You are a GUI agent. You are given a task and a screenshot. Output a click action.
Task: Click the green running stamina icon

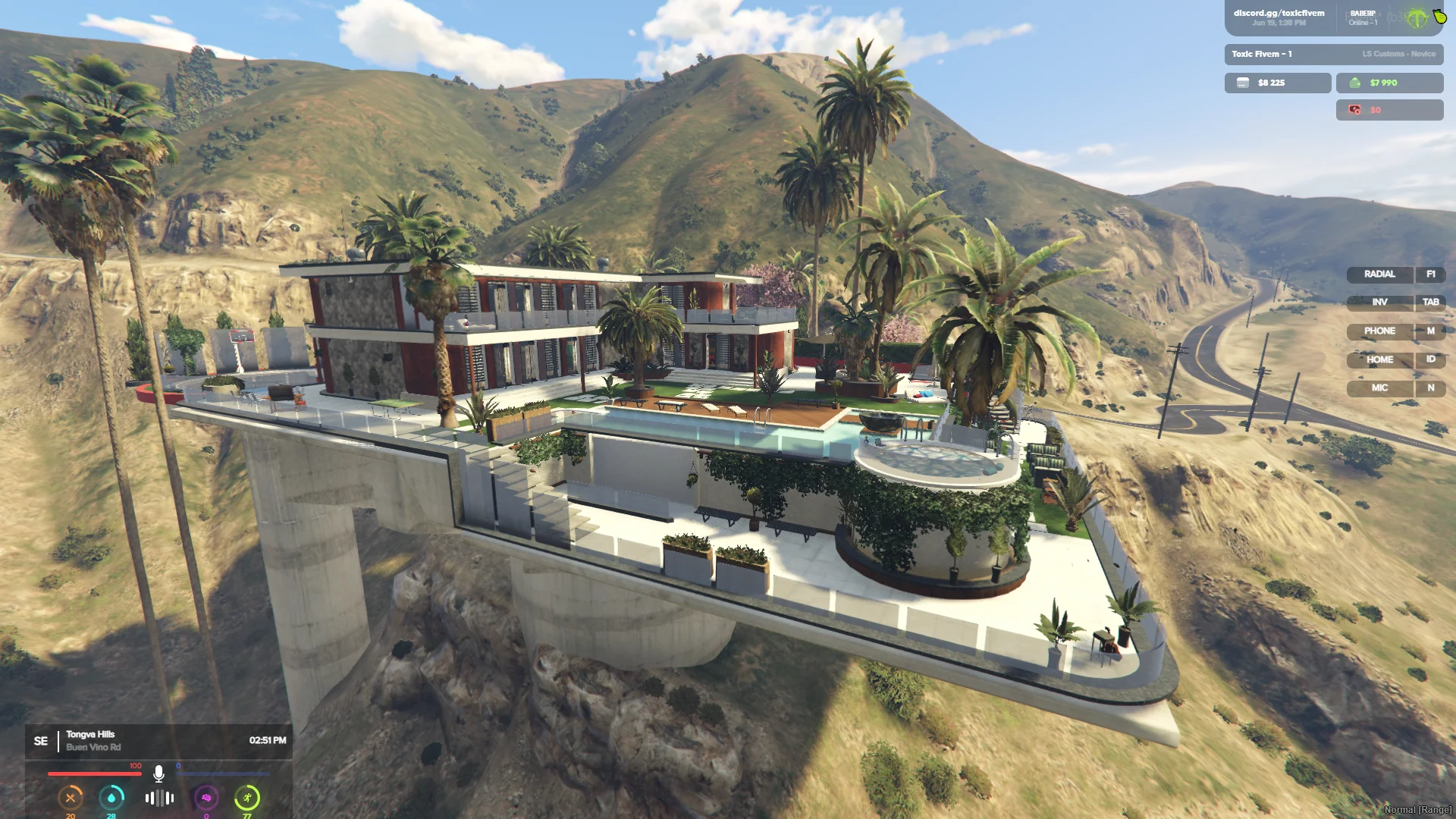pos(247,798)
